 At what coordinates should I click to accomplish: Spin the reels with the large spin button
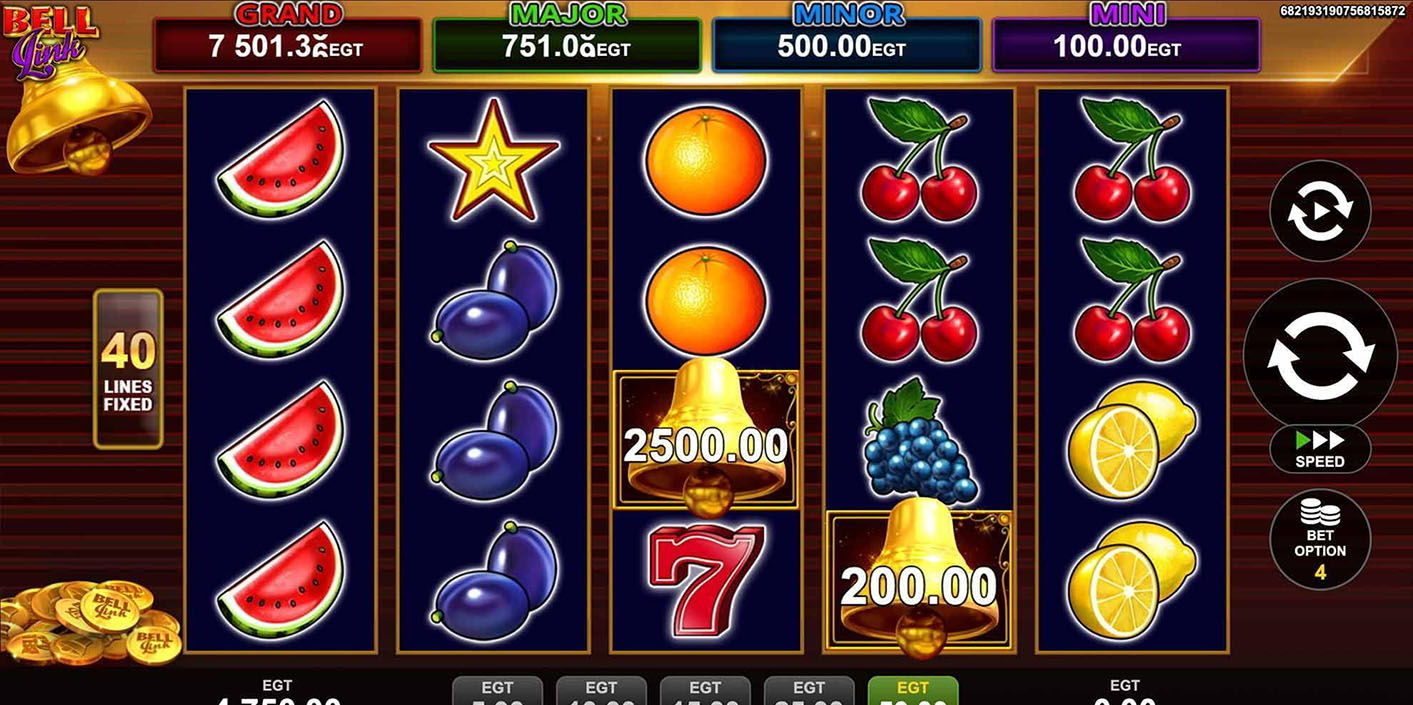click(1319, 354)
